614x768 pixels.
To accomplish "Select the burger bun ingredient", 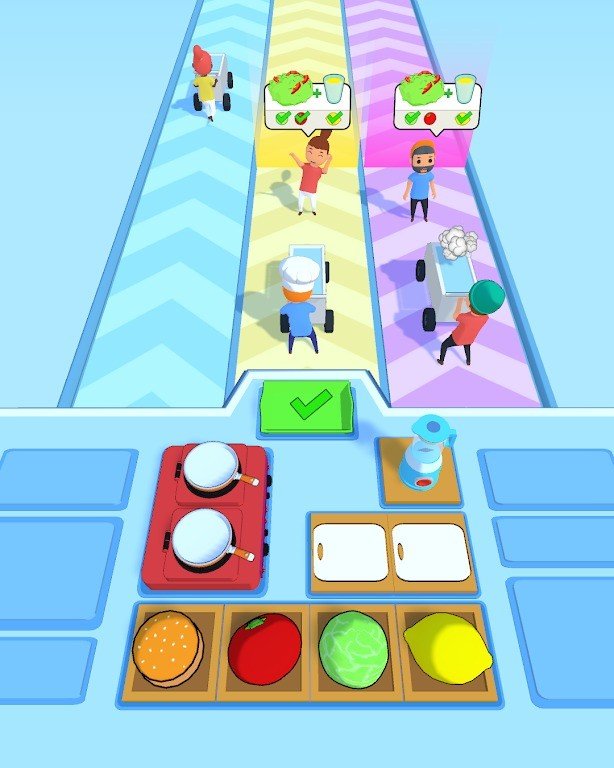I will tap(168, 647).
